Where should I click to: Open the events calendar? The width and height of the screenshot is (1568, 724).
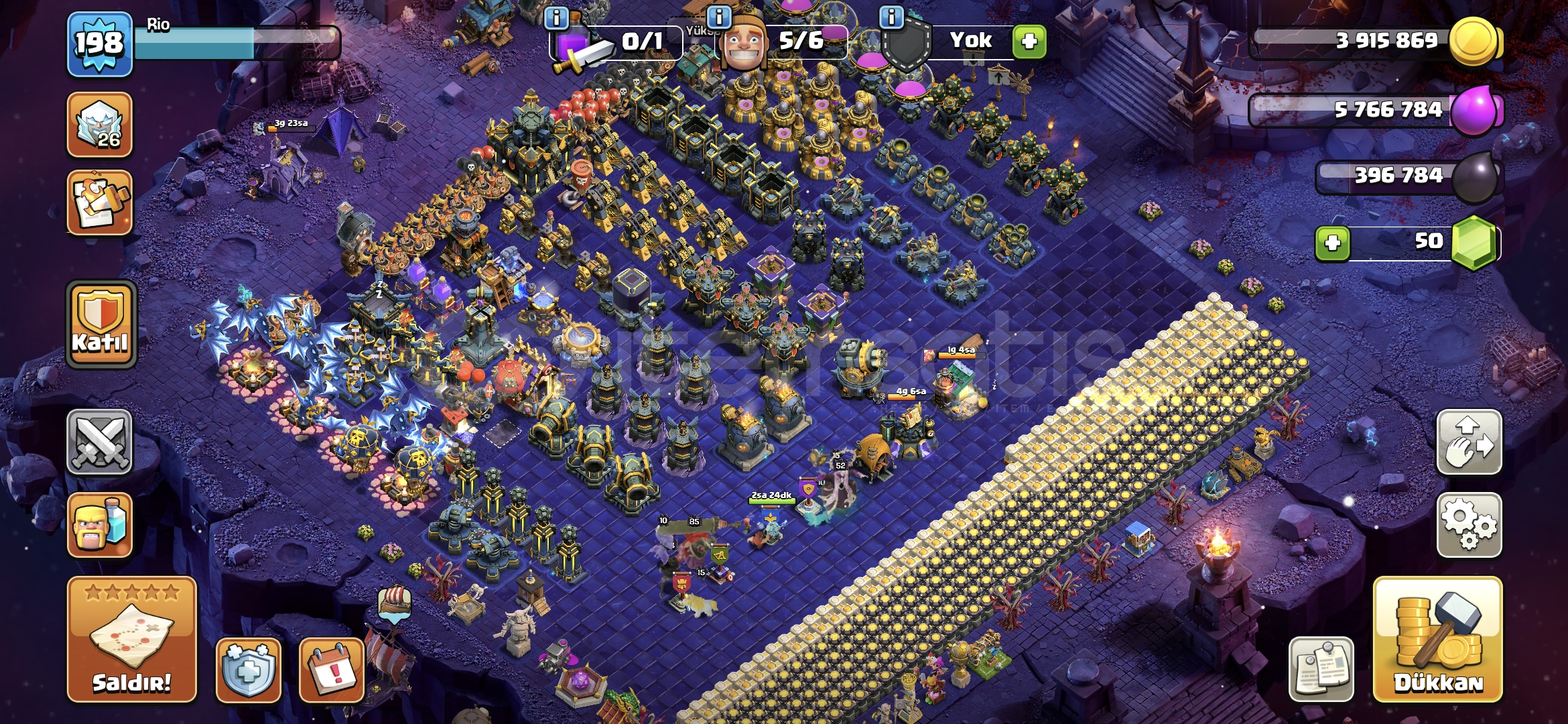(x=332, y=669)
